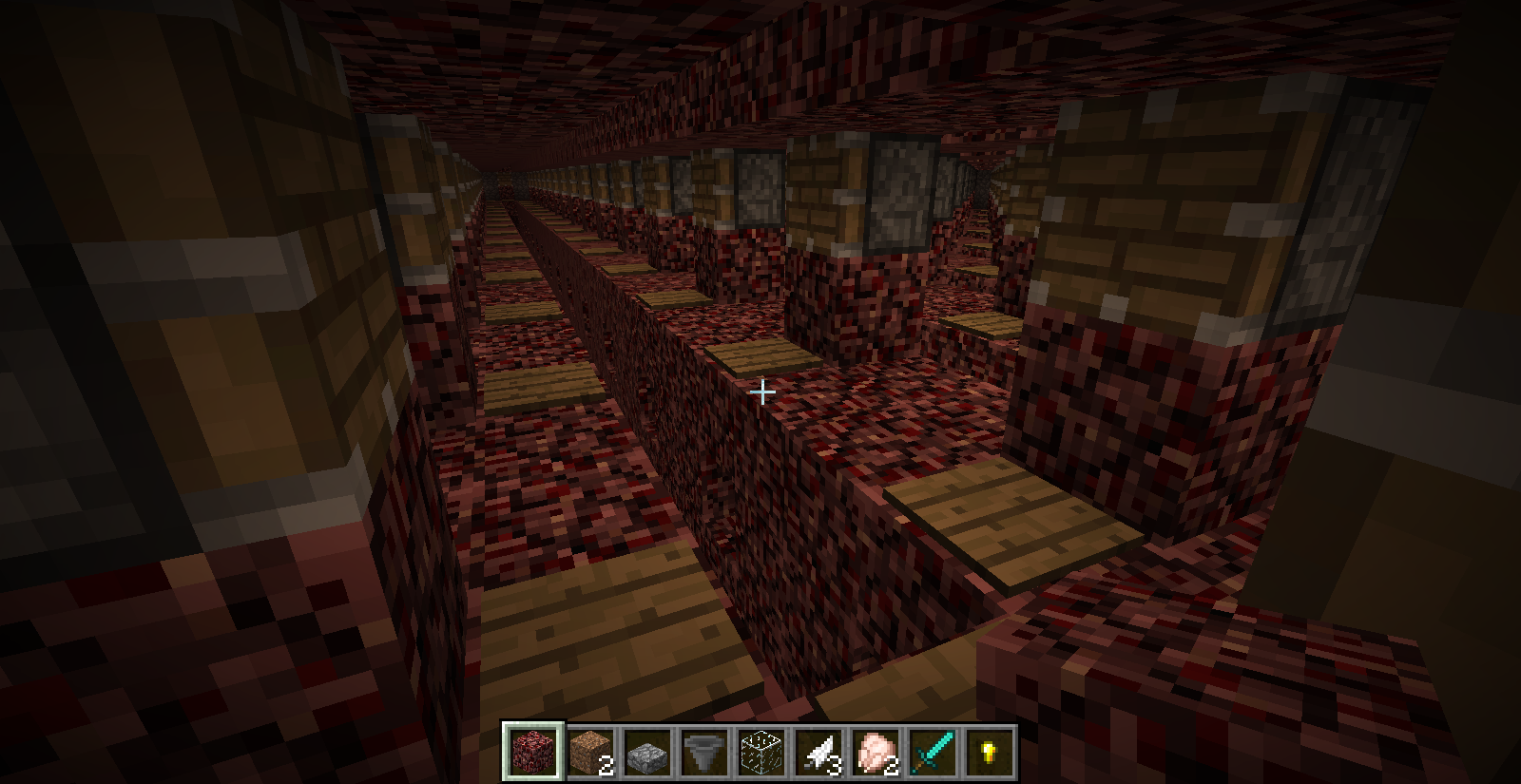Pick the hopper hotbar slot
Viewport: 1521px width, 784px height.
pyautogui.click(x=704, y=753)
